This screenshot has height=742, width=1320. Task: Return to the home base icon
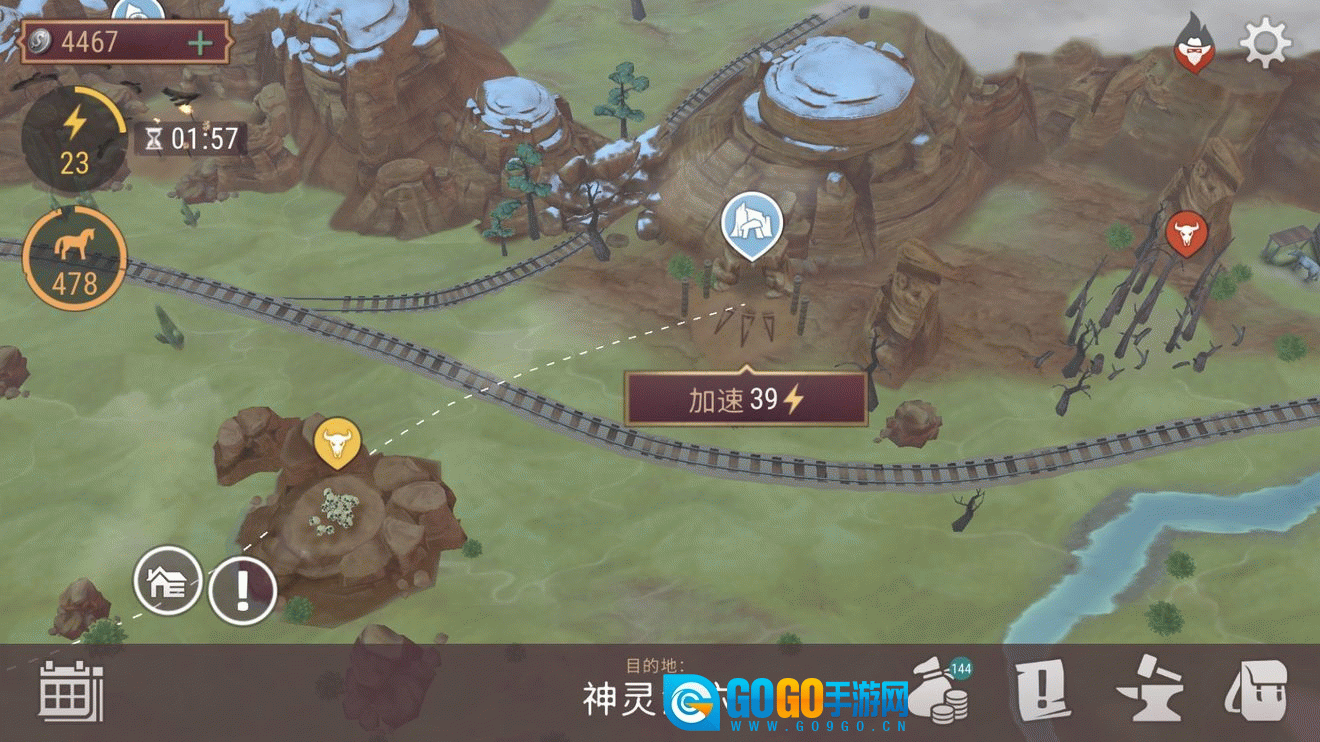[168, 581]
